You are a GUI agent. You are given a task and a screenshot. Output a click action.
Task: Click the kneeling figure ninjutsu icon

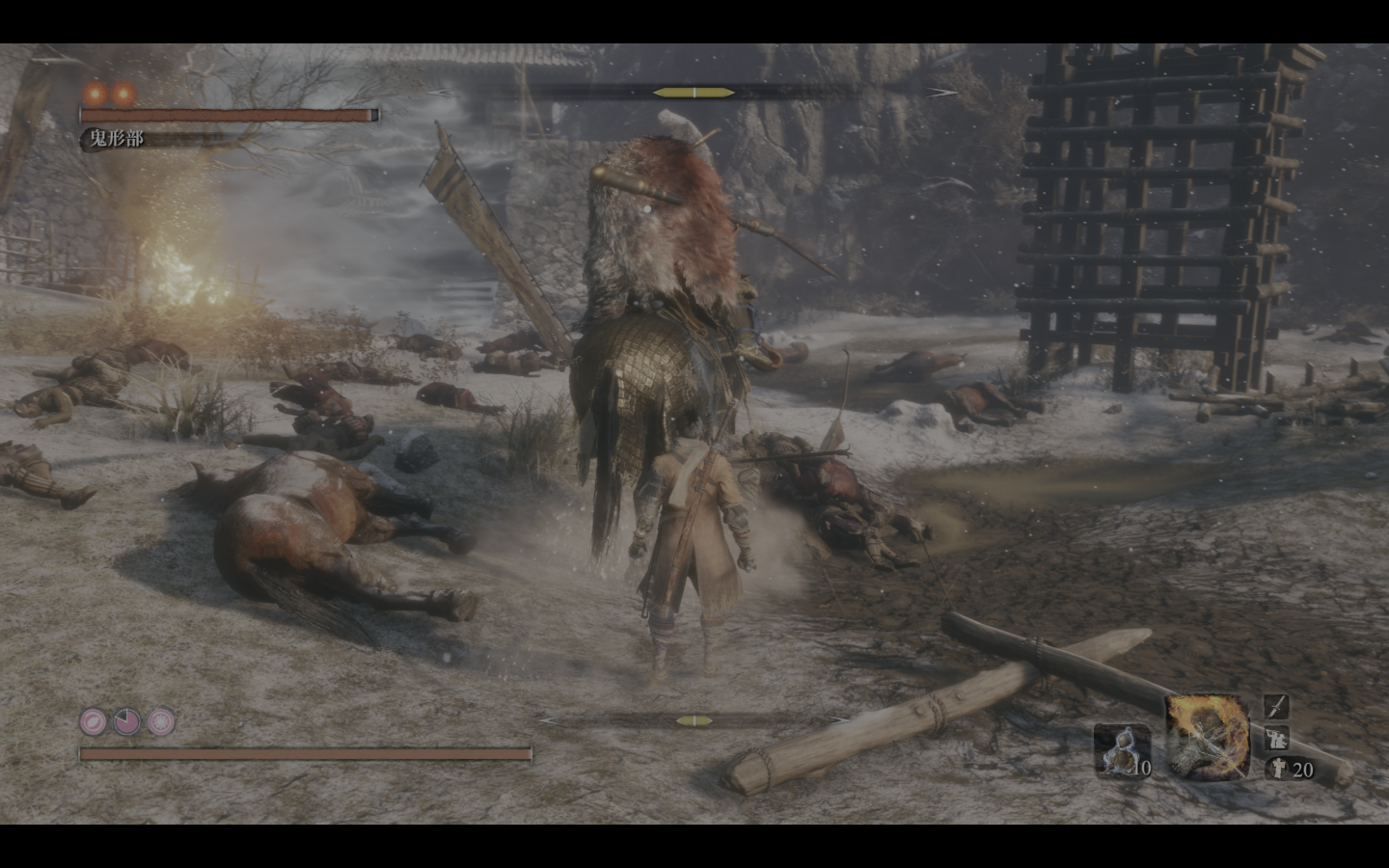pyautogui.click(x=1276, y=738)
